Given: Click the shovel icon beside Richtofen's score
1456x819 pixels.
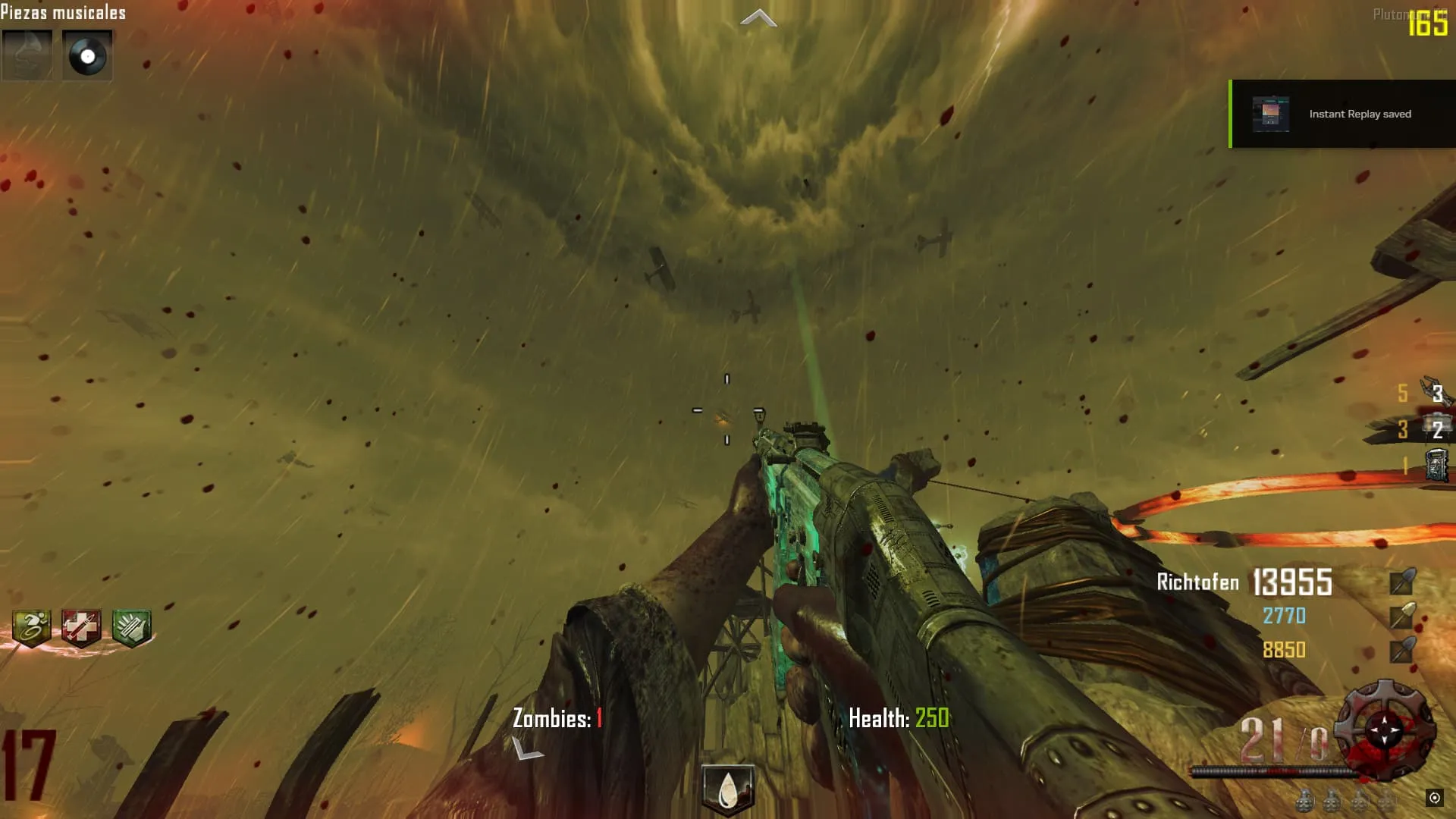Looking at the screenshot, I should [1401, 582].
